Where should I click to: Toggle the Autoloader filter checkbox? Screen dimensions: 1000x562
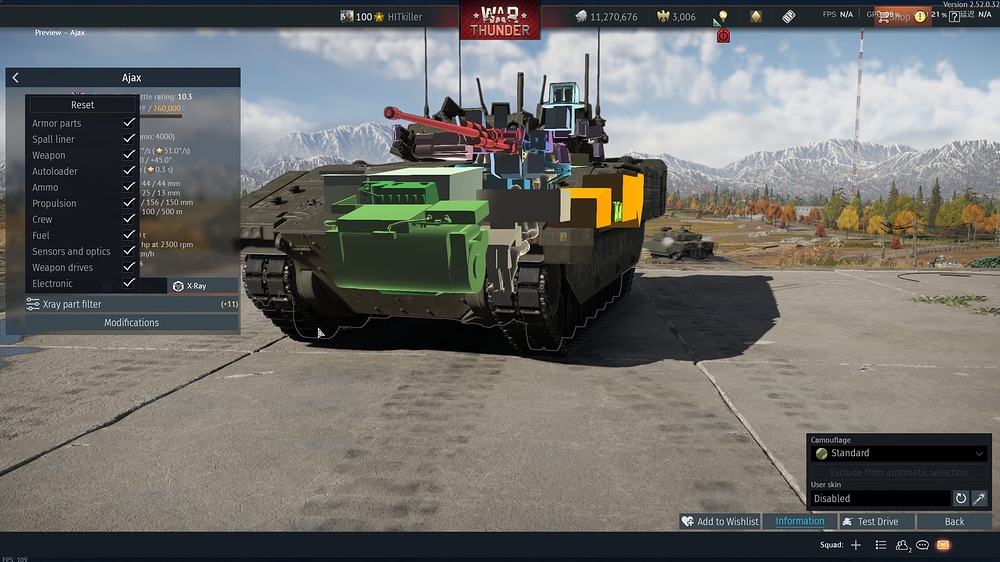click(x=129, y=171)
